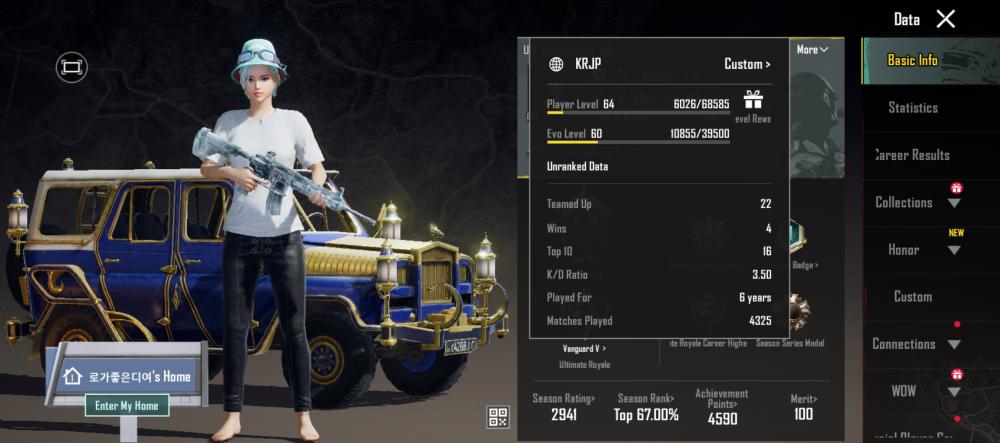Show the Career Results tab
This screenshot has height=443, width=1000.
912,155
